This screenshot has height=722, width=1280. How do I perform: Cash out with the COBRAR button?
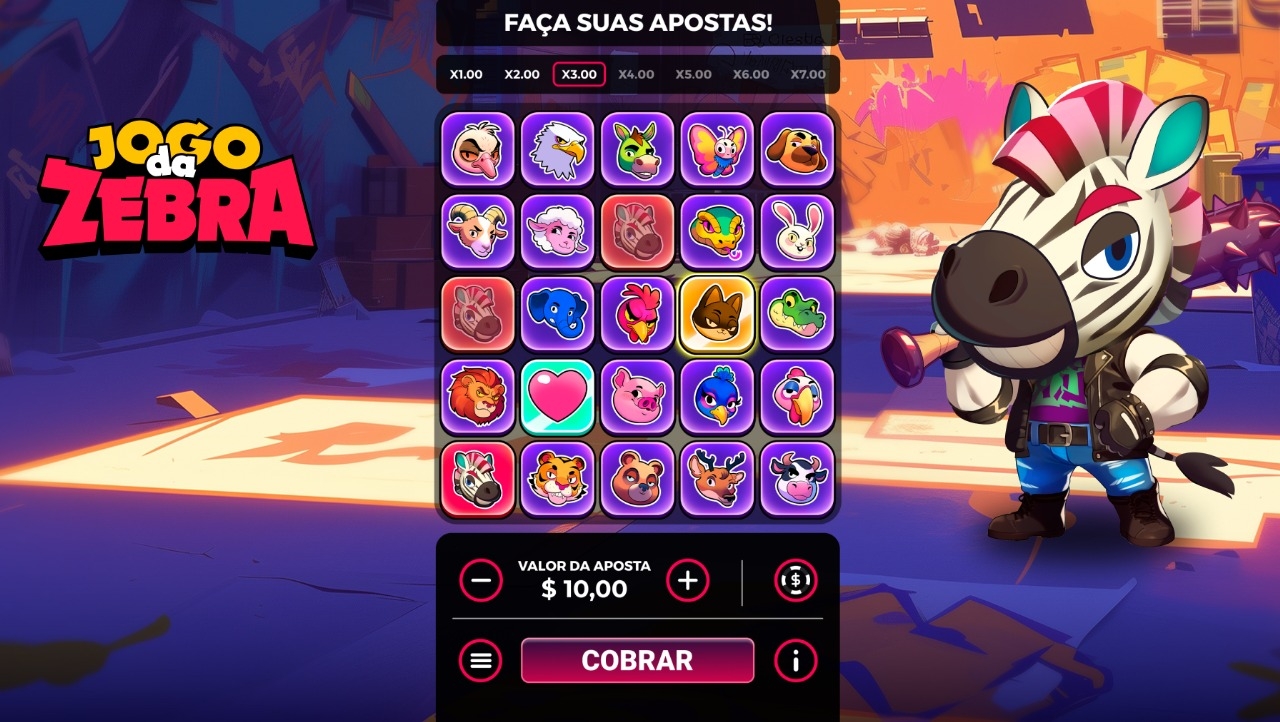pyautogui.click(x=637, y=660)
